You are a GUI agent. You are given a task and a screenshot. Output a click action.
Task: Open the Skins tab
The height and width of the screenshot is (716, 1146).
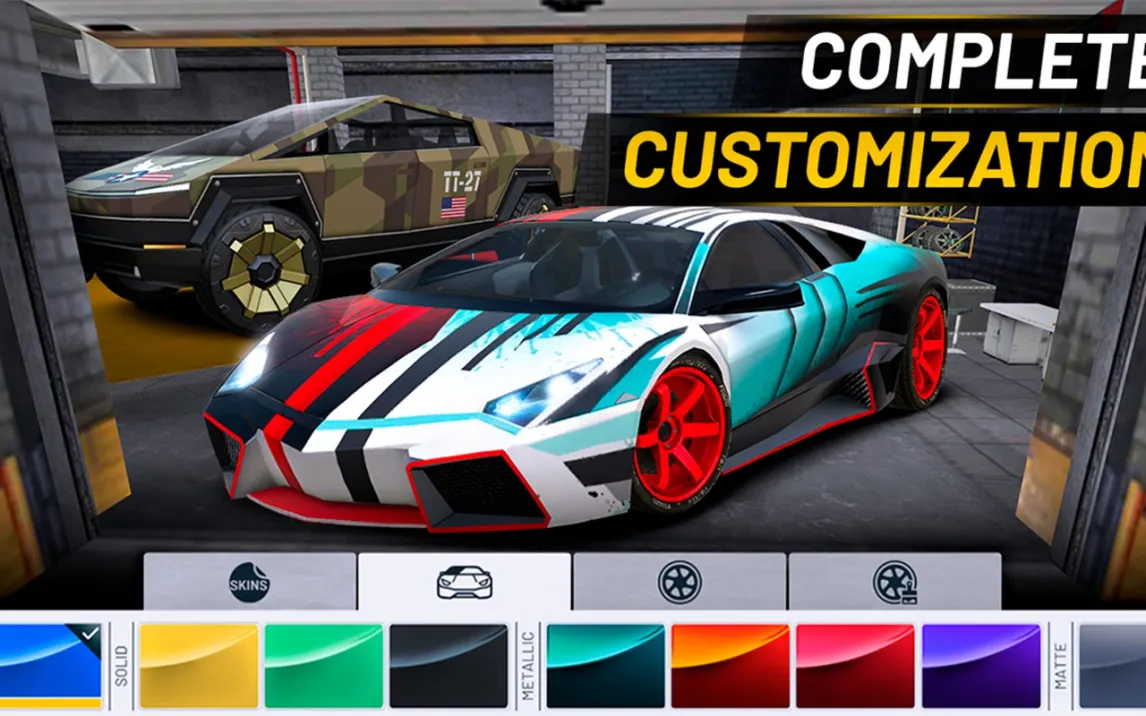[249, 581]
